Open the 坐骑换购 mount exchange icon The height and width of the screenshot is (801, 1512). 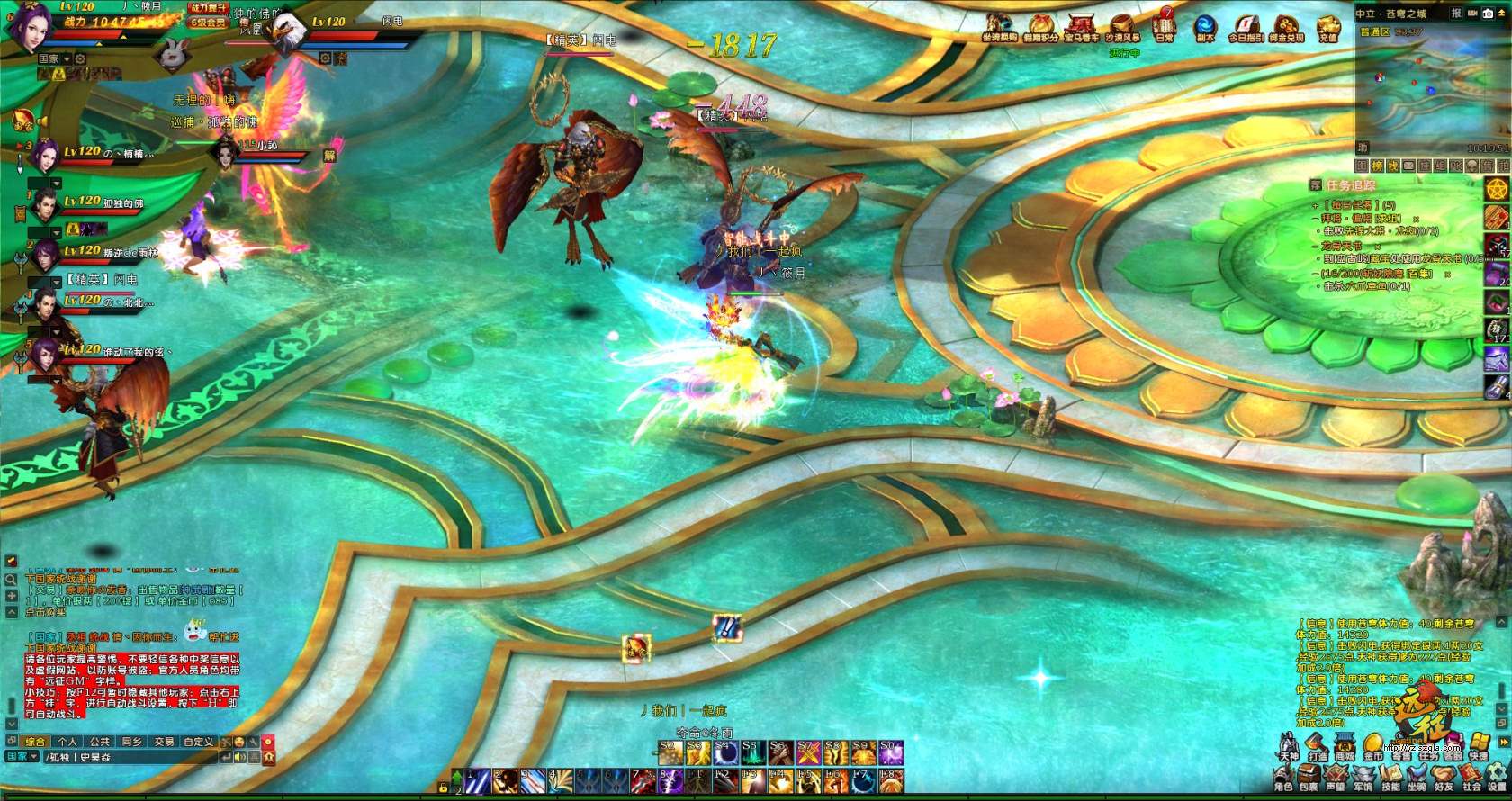point(999,25)
